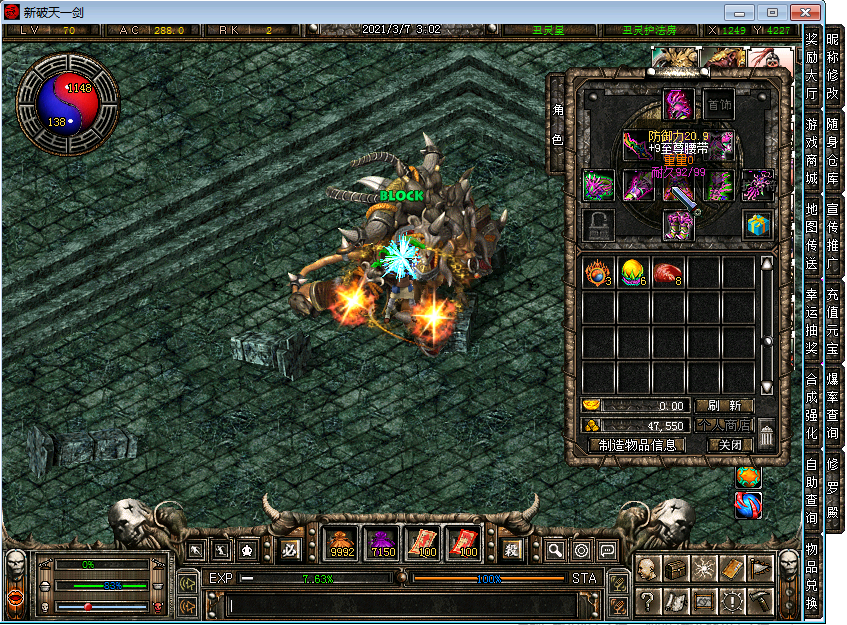Open the 首饰 jewelry slot
The width and height of the screenshot is (847, 625).
pyautogui.click(x=718, y=104)
